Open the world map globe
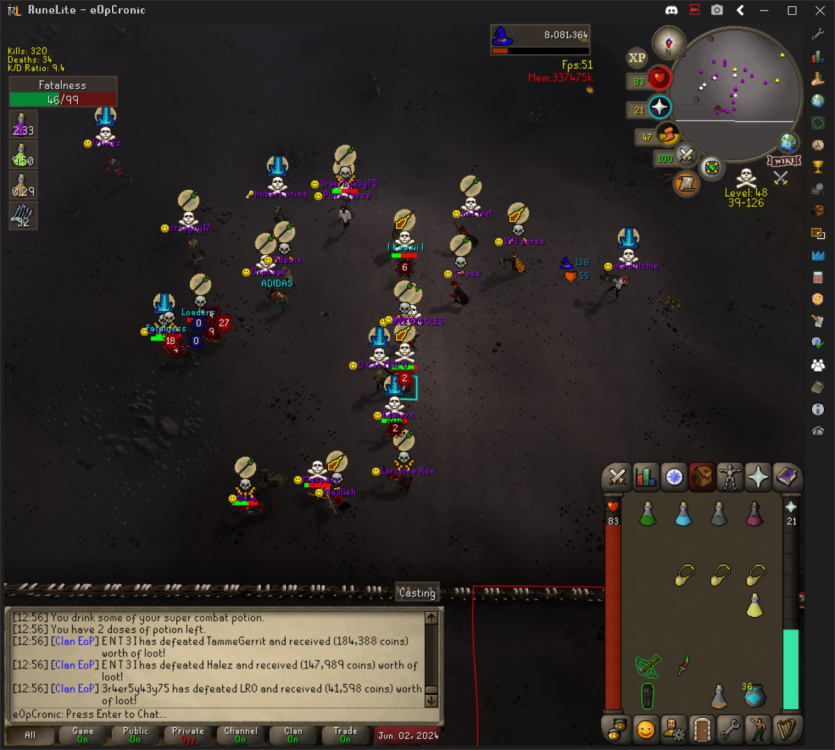The width and height of the screenshot is (835, 750). coord(789,142)
